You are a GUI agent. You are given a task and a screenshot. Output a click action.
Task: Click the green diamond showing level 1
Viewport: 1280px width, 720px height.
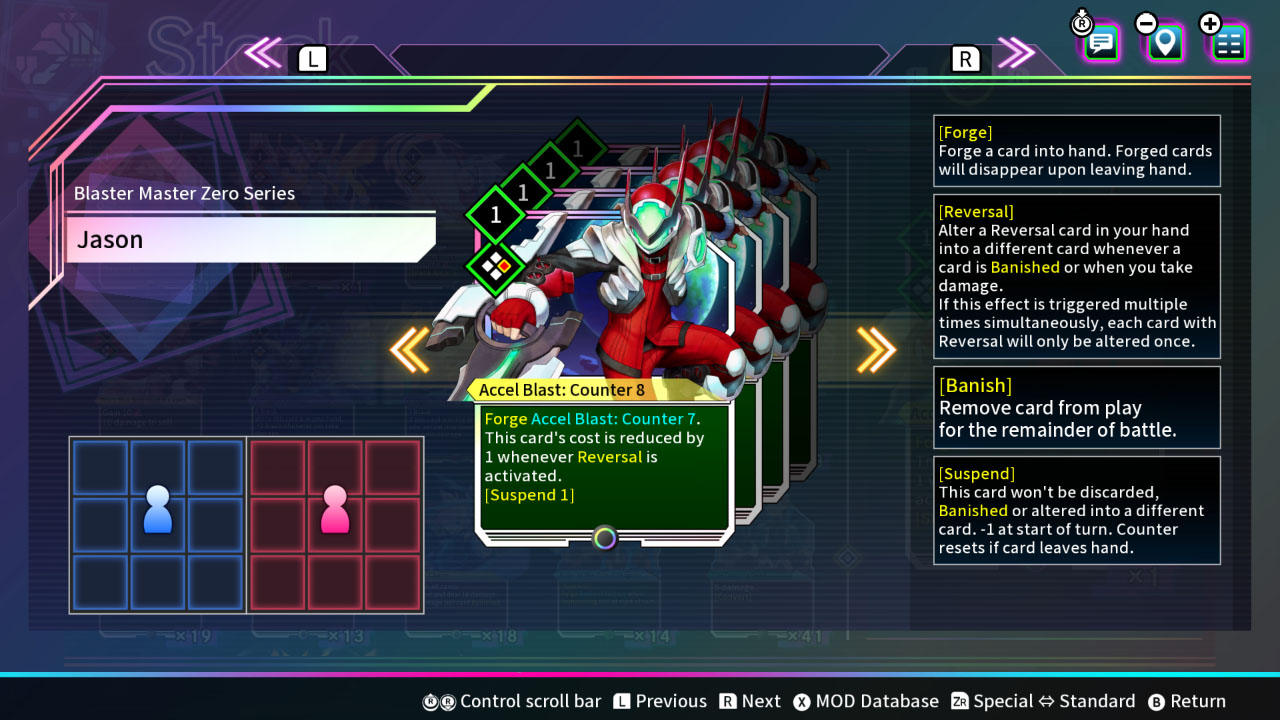[x=493, y=215]
